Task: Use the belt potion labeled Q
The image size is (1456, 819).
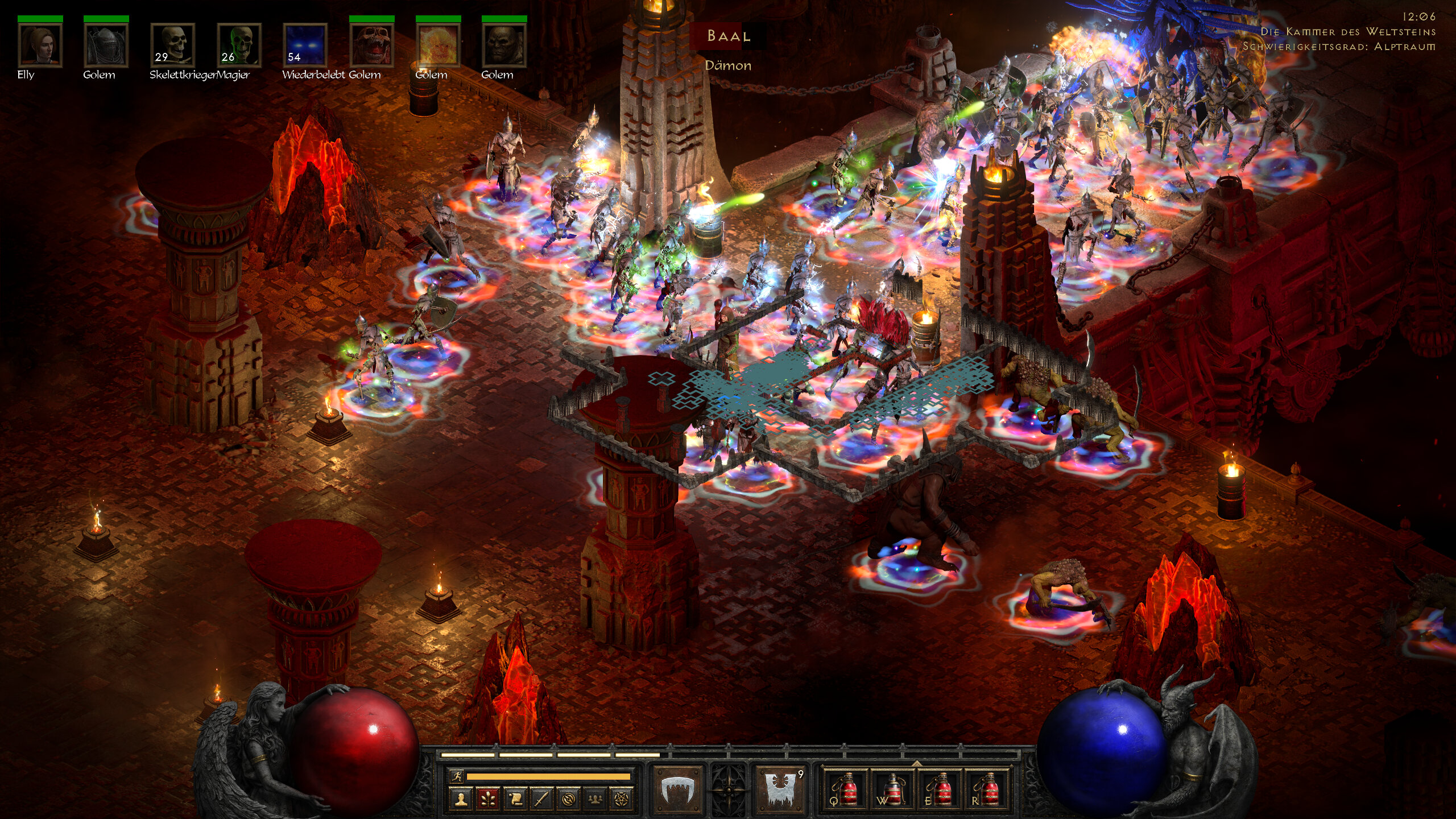Action: click(846, 789)
